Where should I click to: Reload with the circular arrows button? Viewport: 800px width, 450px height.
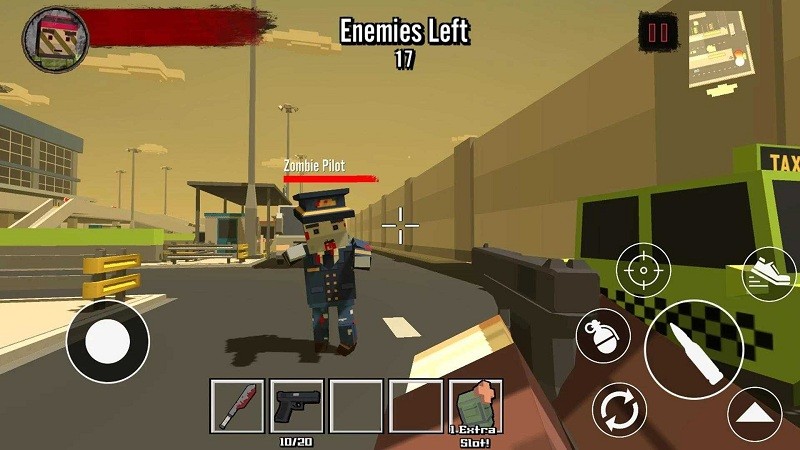click(619, 411)
